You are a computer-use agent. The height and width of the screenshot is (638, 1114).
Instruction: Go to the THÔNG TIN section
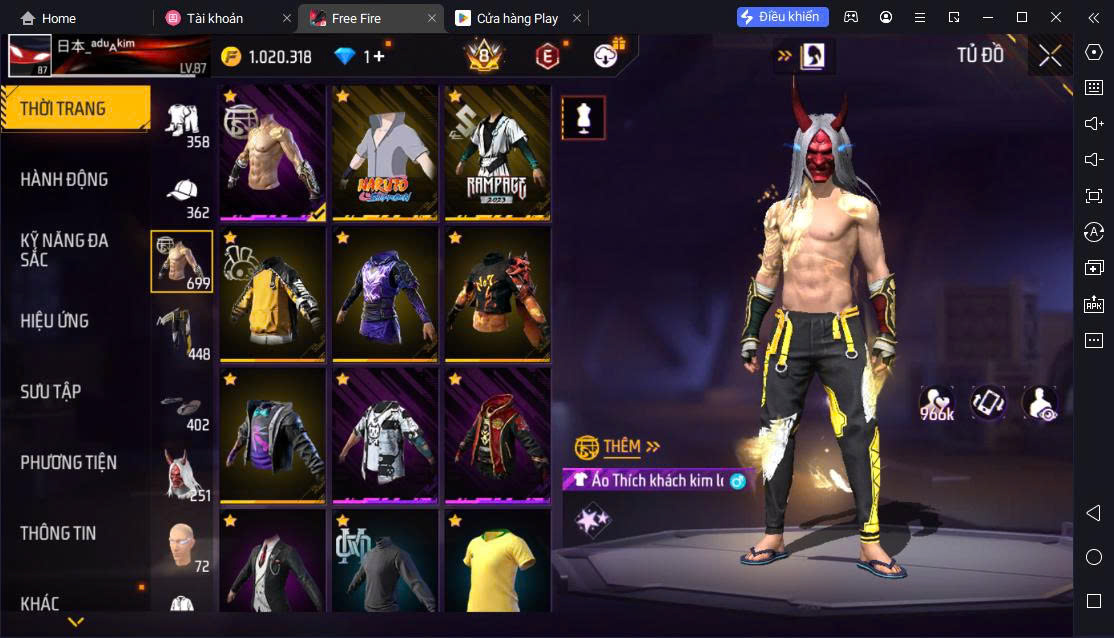click(58, 533)
